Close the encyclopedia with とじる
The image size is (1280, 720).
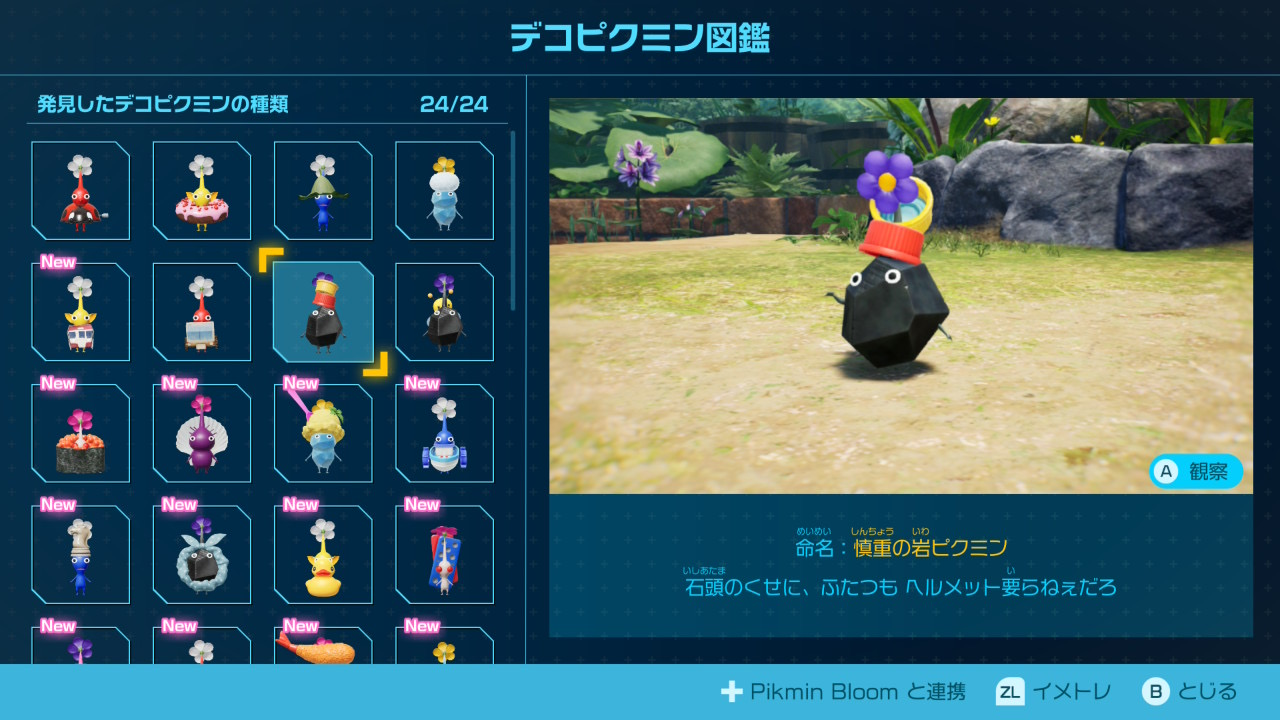1190,691
